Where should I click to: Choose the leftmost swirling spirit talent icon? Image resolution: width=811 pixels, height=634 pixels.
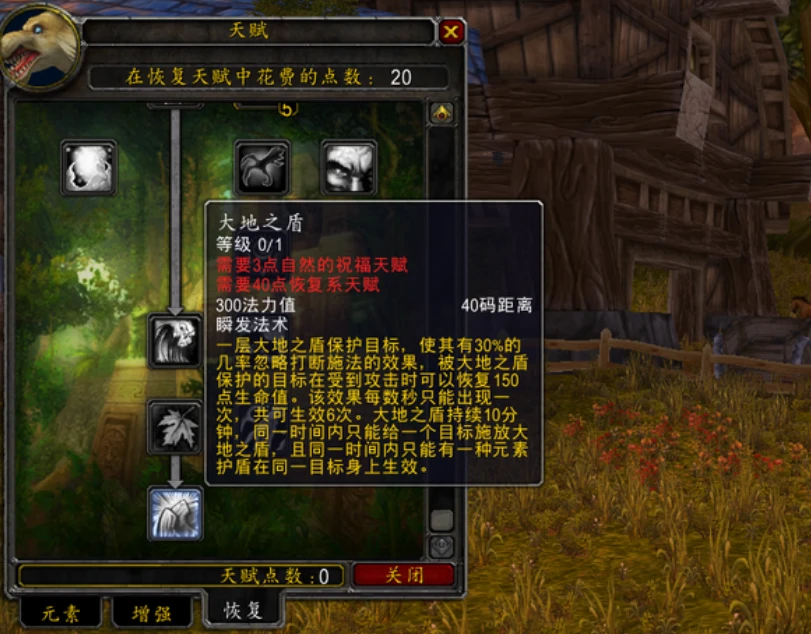pos(89,167)
